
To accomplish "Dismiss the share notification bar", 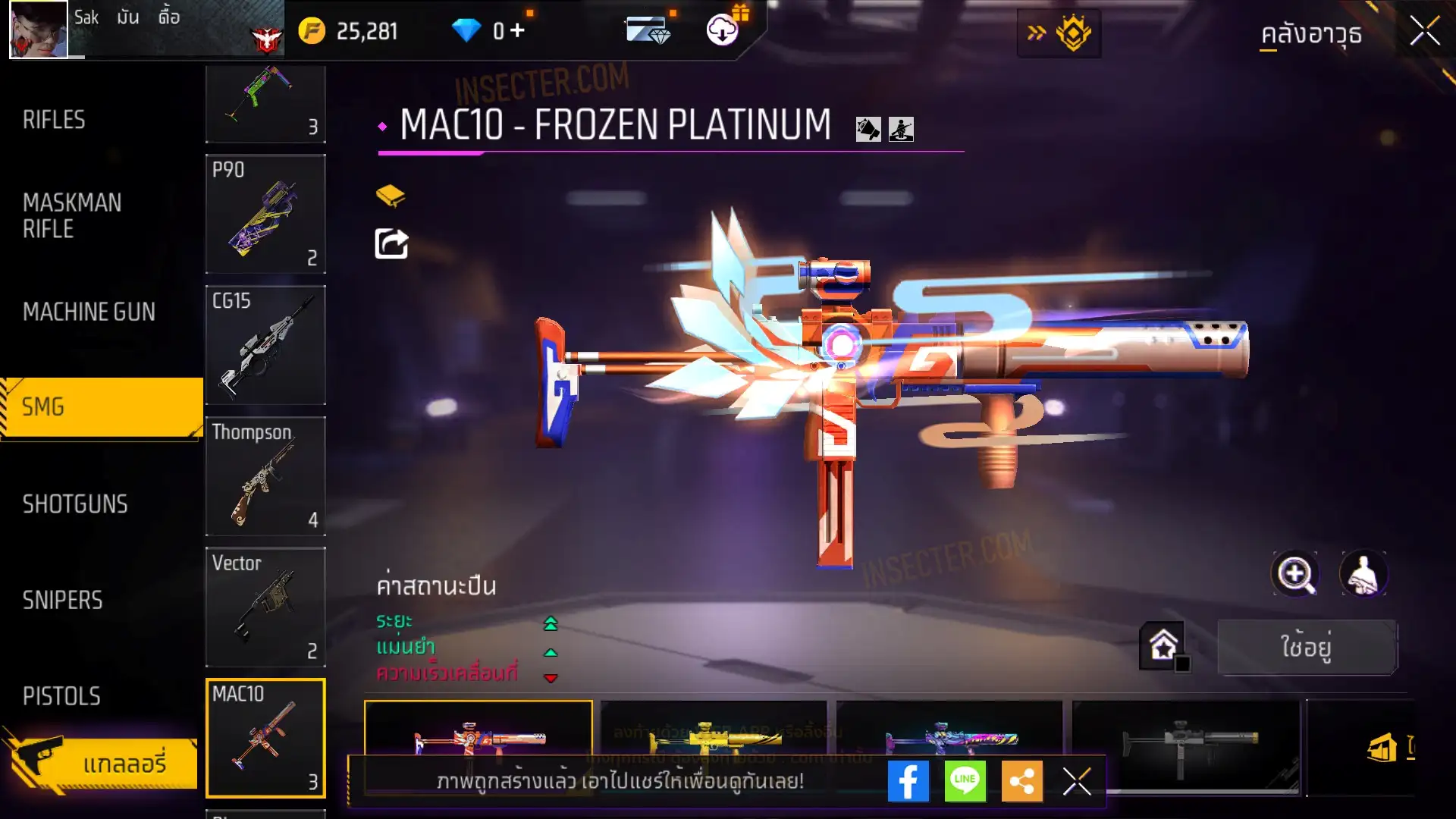I will [x=1076, y=781].
